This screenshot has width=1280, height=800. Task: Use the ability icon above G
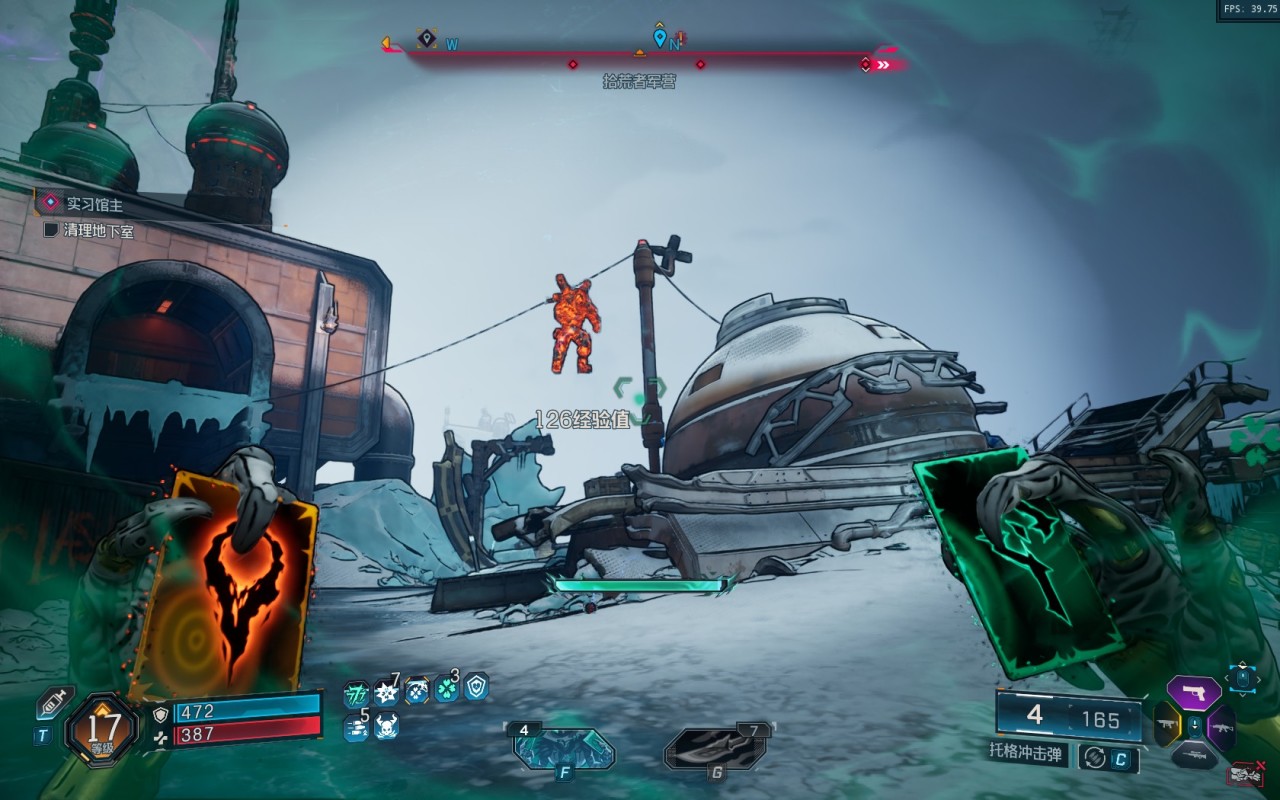click(x=717, y=748)
